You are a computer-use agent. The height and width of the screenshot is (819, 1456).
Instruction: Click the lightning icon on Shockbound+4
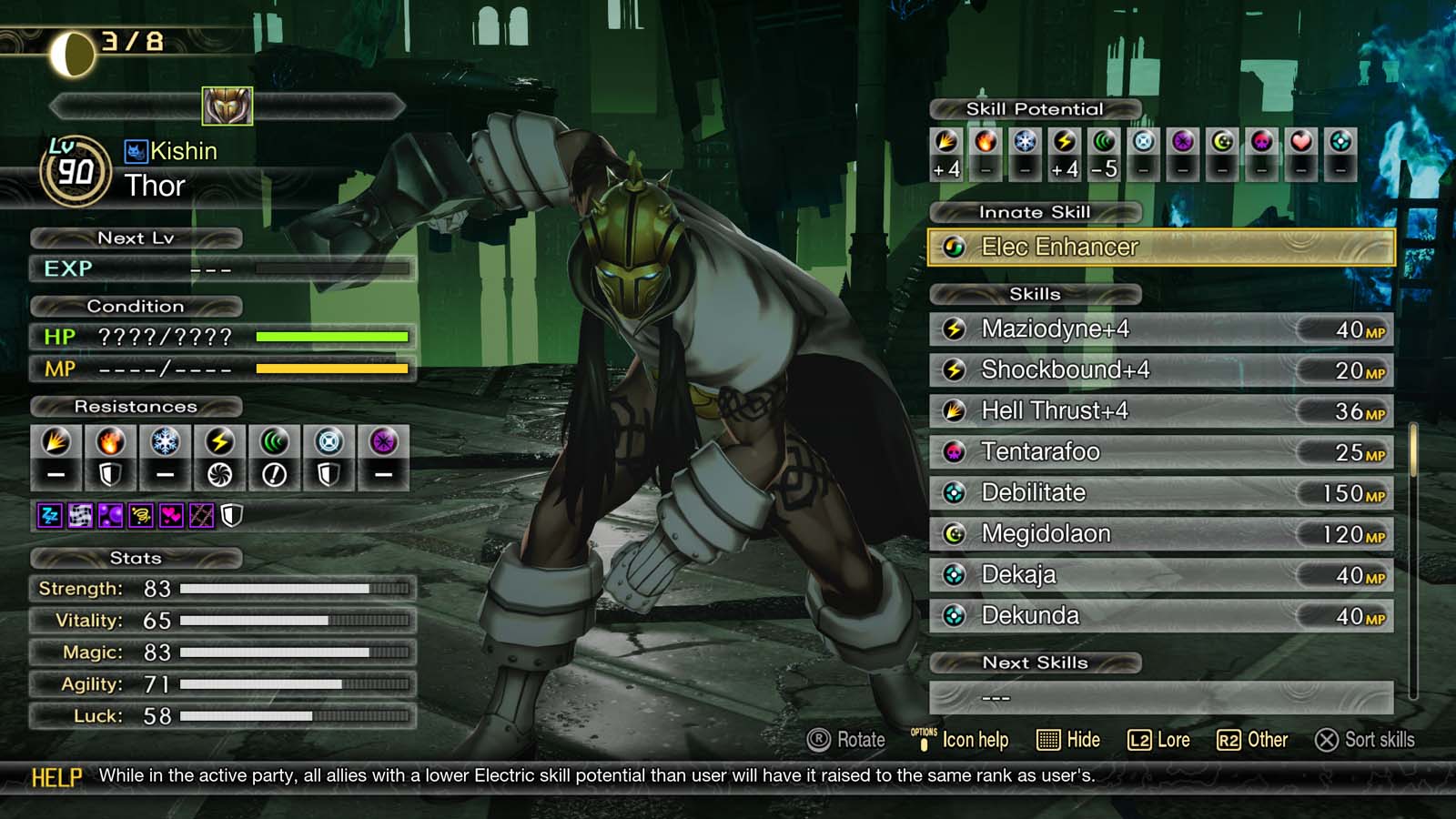(952, 370)
